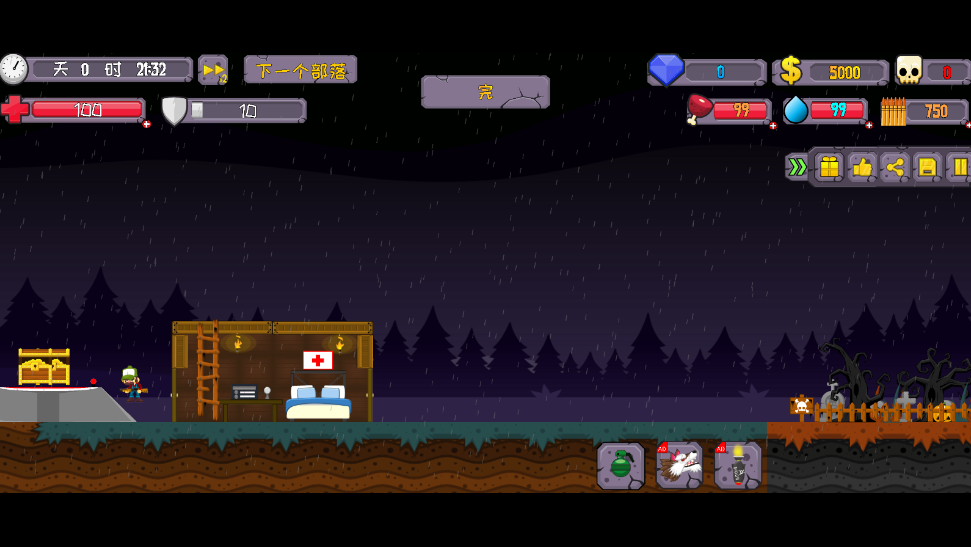Launch the bomb rocket ad item
Image resolution: width=971 pixels, height=547 pixels.
(738, 465)
